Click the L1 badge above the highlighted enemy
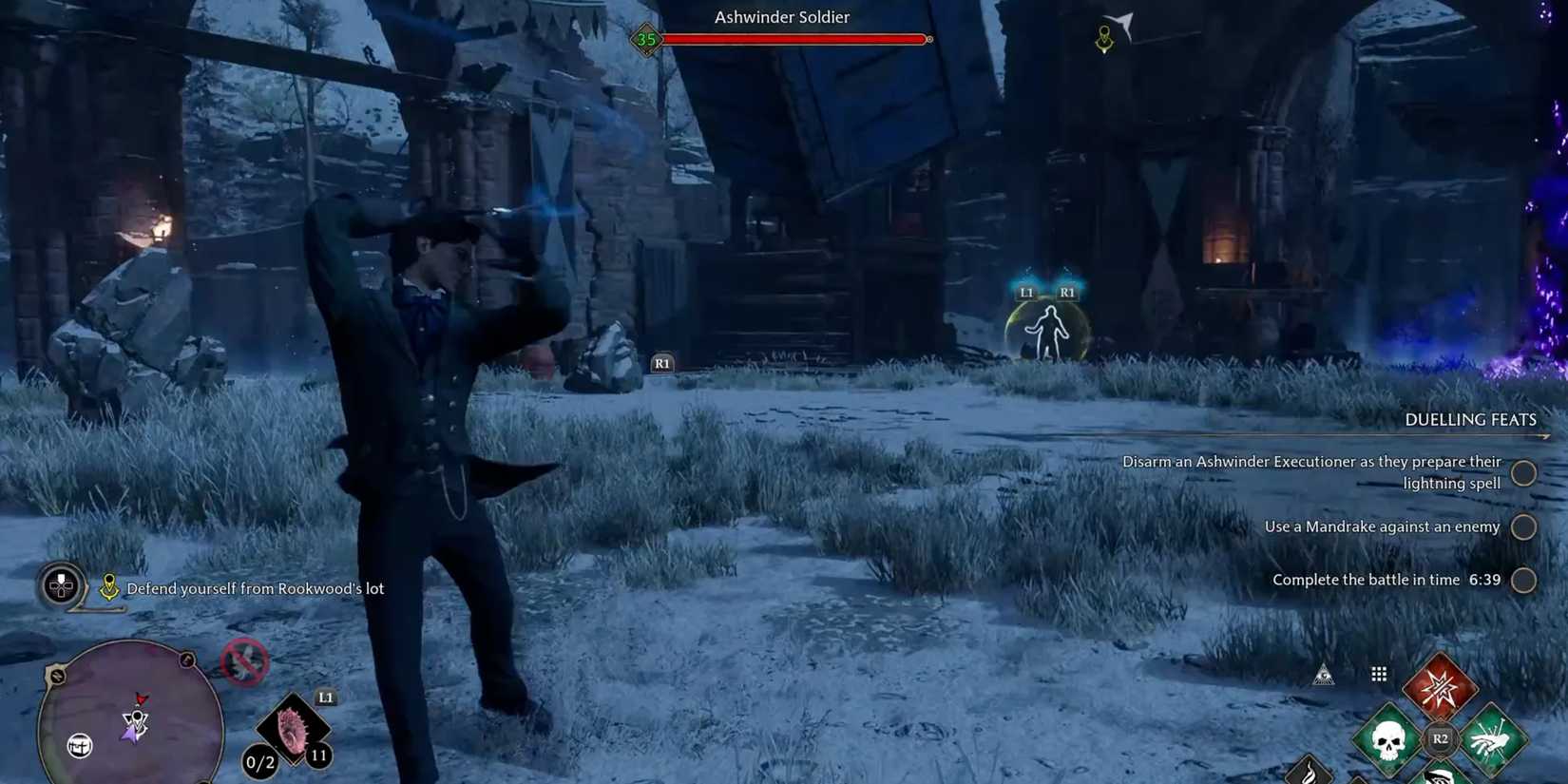Viewport: 1568px width, 784px height. click(1025, 292)
